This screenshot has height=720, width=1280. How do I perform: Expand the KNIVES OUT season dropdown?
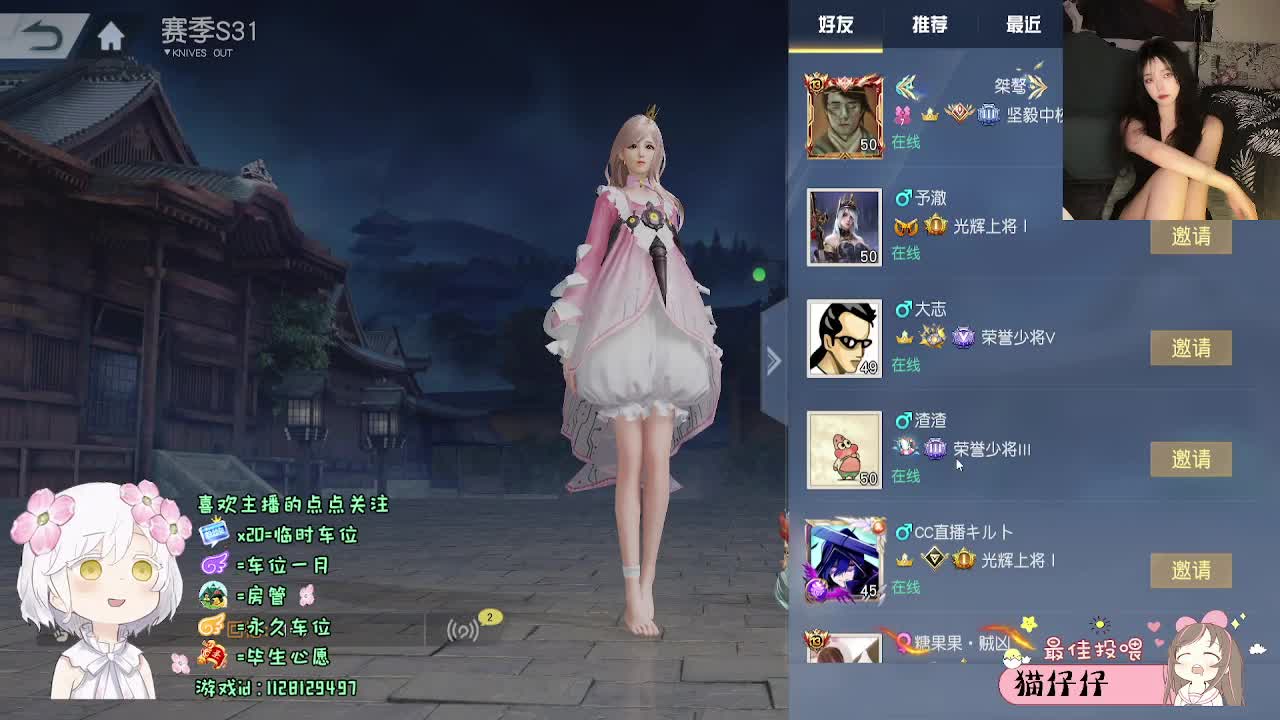tap(195, 52)
